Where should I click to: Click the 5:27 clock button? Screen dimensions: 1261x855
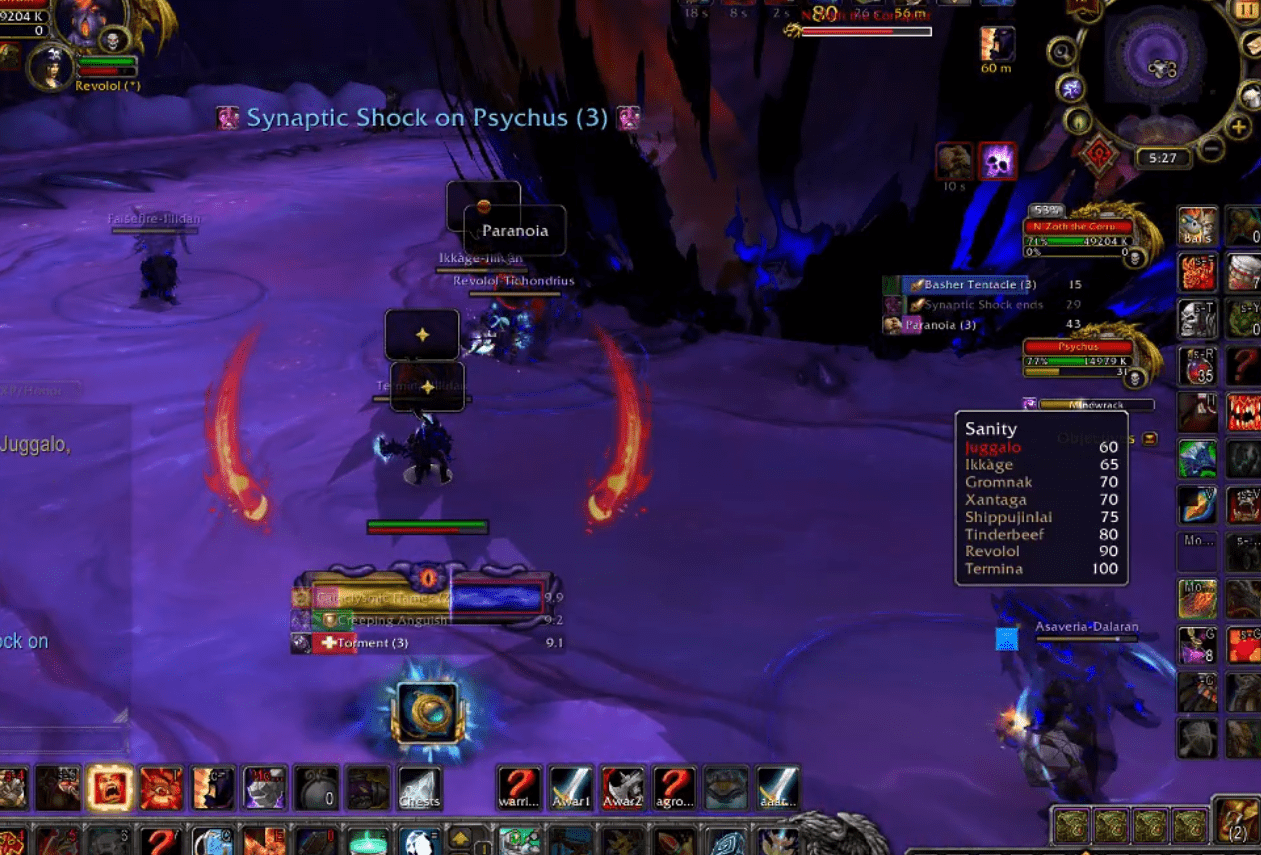tap(1162, 158)
